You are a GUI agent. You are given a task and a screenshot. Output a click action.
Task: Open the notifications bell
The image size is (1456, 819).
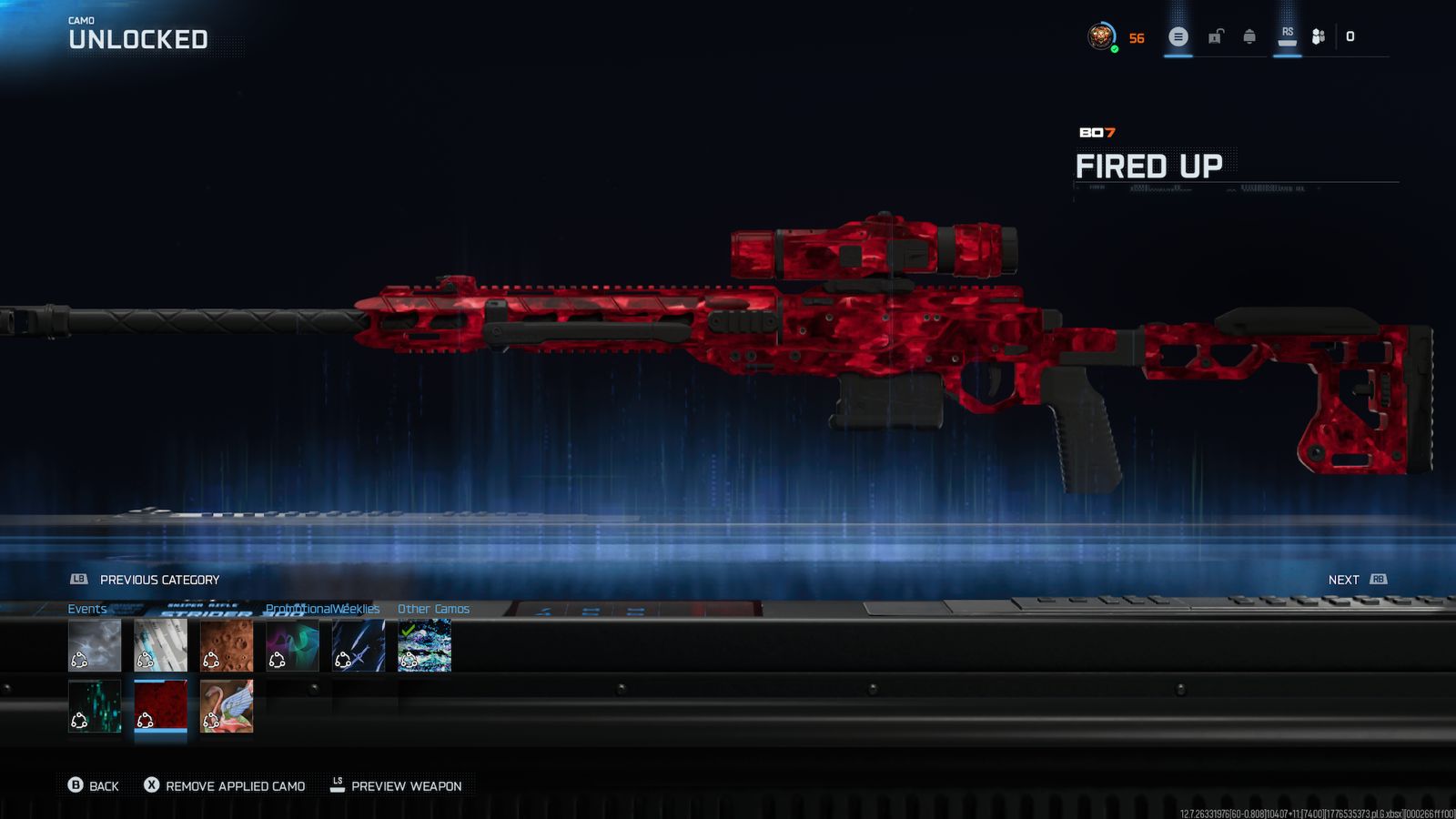[x=1249, y=37]
